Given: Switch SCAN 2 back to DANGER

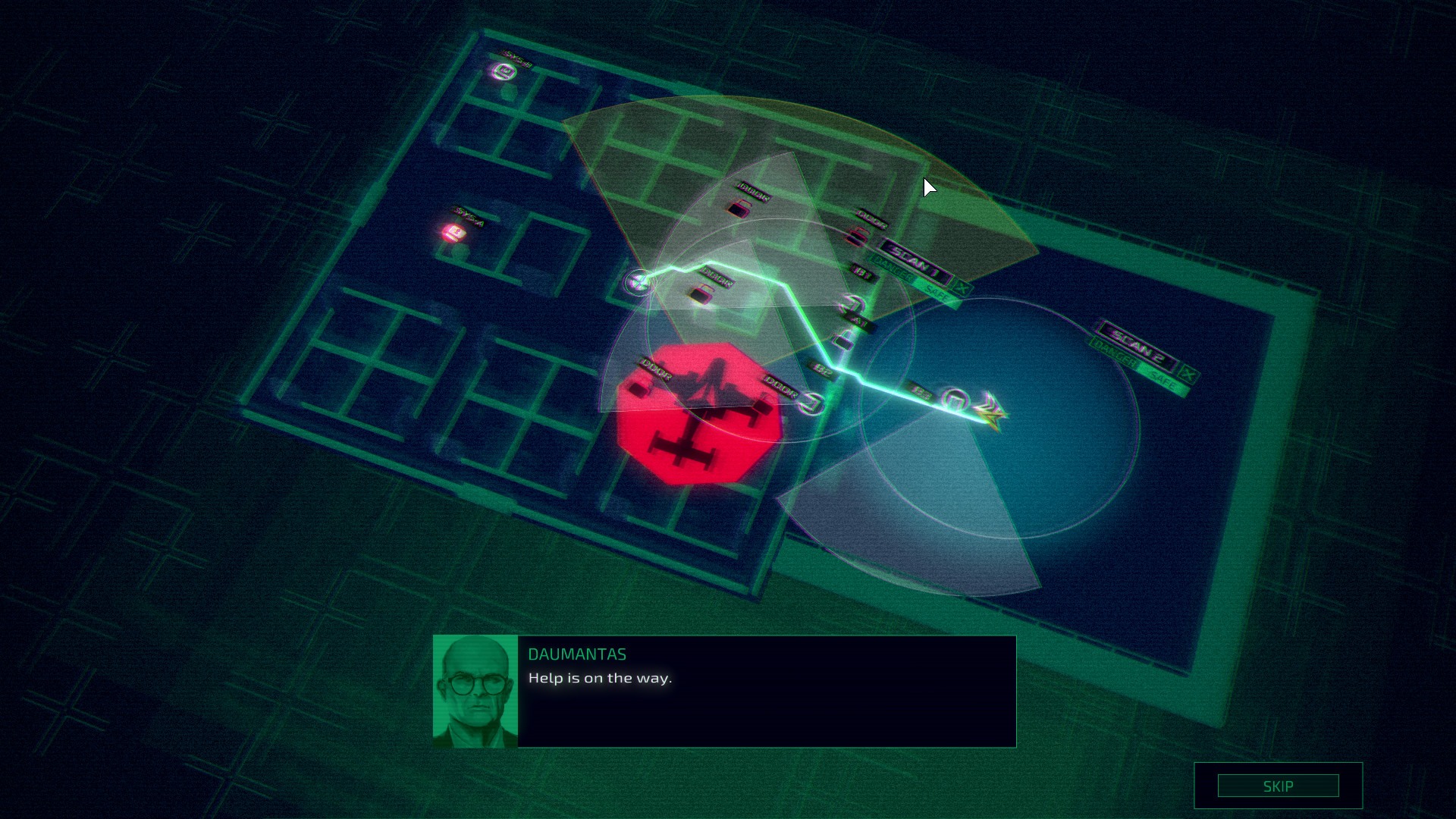Looking at the screenshot, I should tap(1114, 353).
